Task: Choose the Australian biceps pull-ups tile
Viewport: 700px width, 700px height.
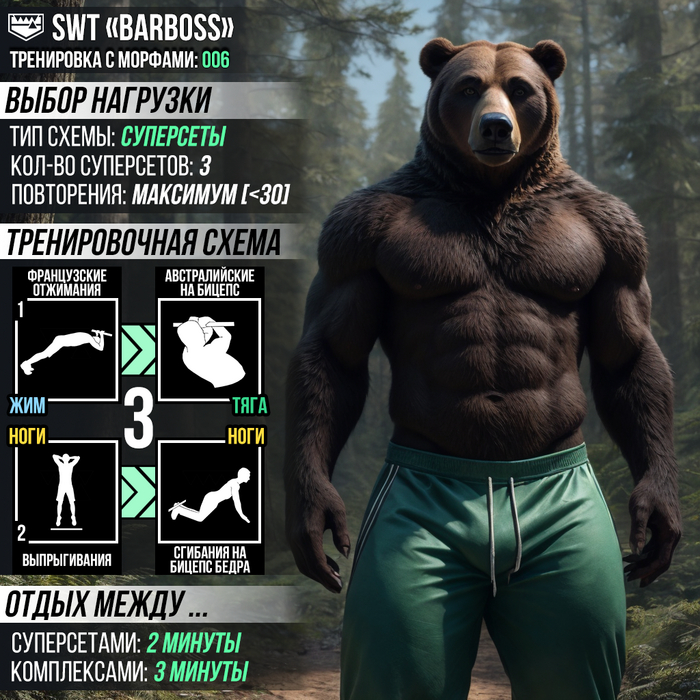Action: coord(210,348)
